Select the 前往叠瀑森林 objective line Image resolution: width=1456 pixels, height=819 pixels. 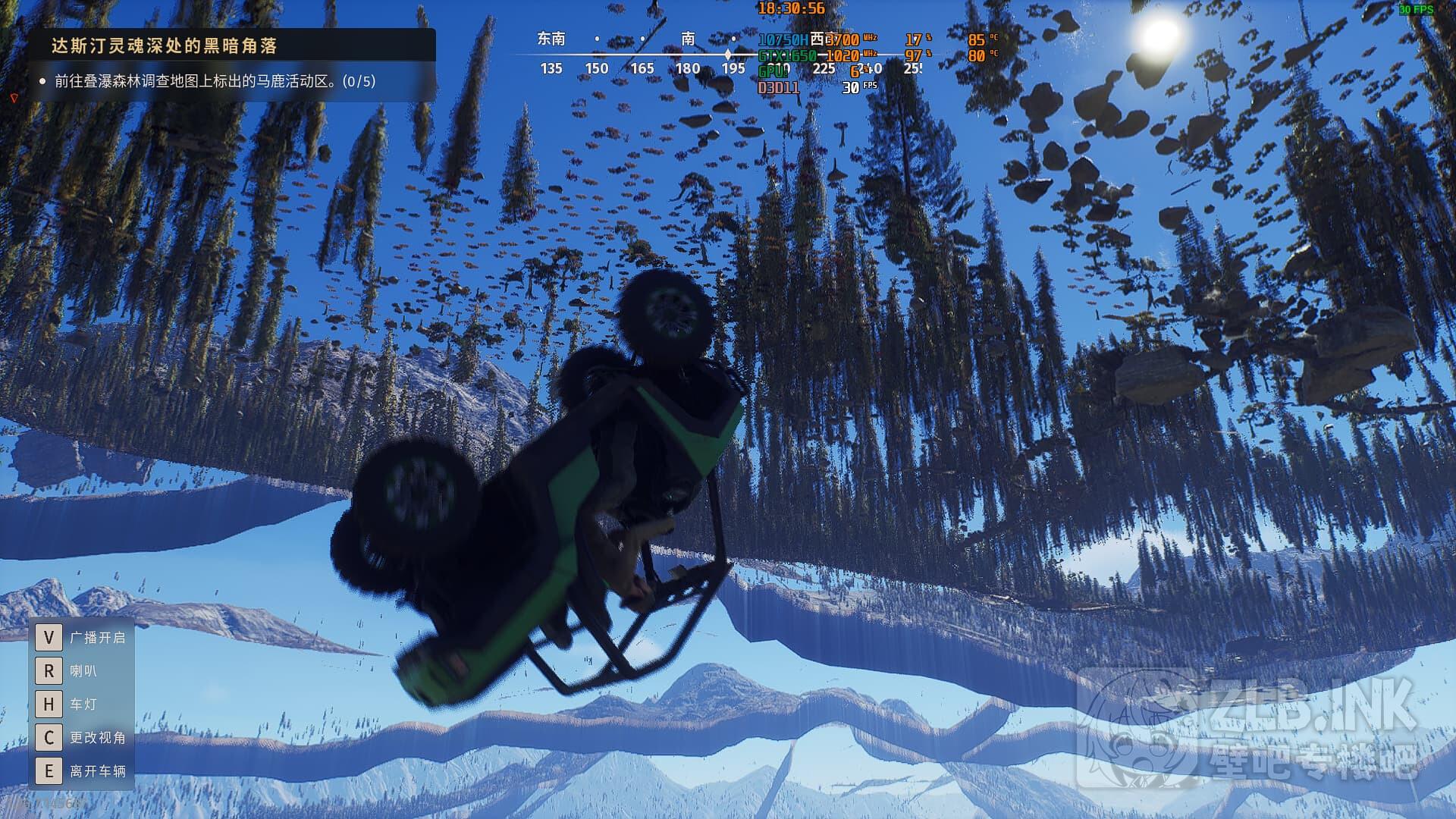(x=215, y=81)
